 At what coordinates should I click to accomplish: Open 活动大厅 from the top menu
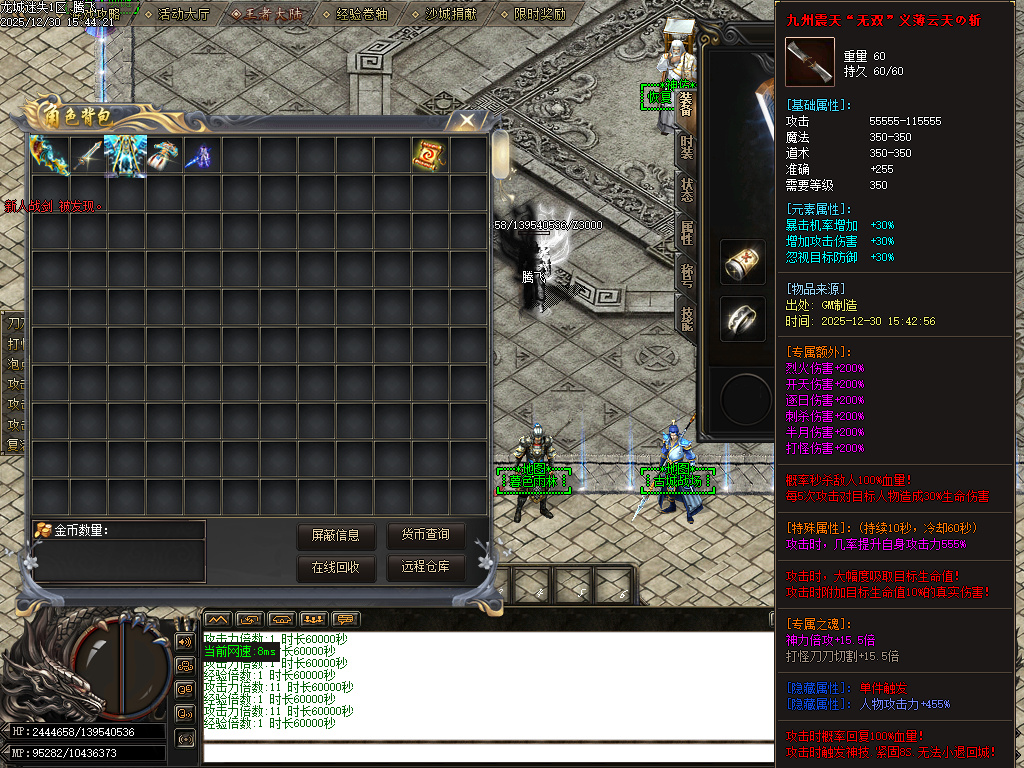pyautogui.click(x=178, y=14)
